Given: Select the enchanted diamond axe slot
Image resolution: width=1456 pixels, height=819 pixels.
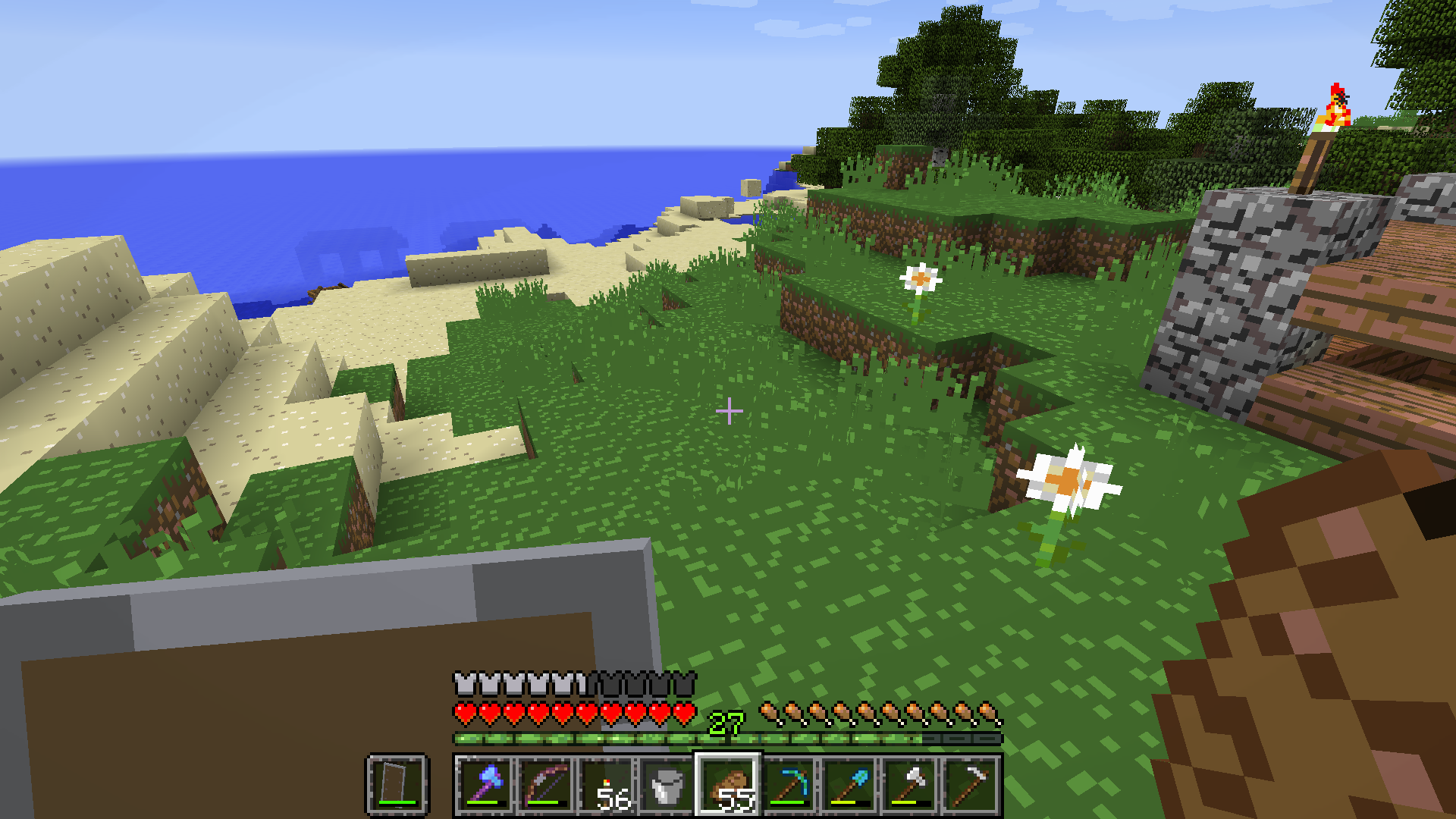Looking at the screenshot, I should pyautogui.click(x=485, y=785).
